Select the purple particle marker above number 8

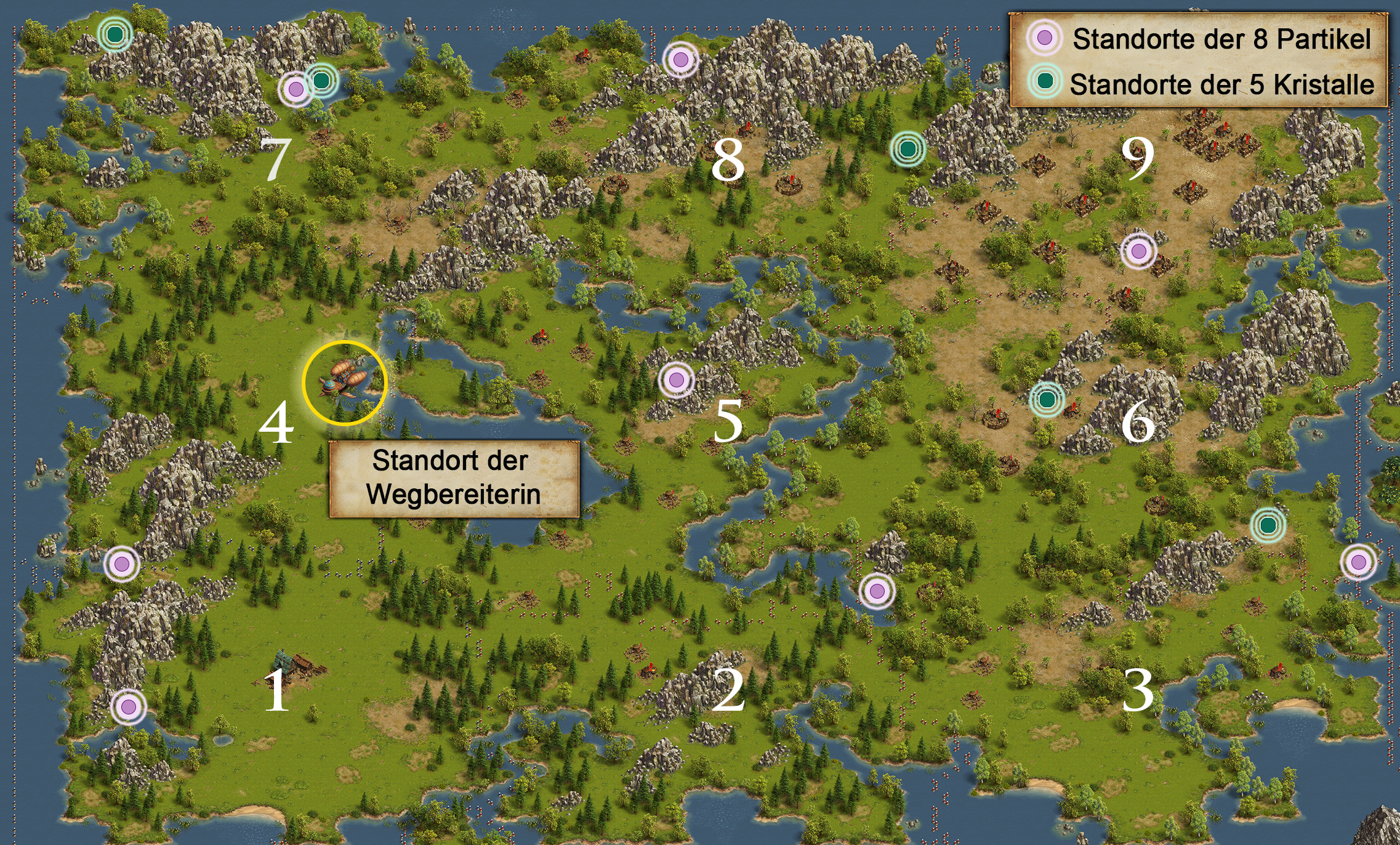(x=680, y=59)
